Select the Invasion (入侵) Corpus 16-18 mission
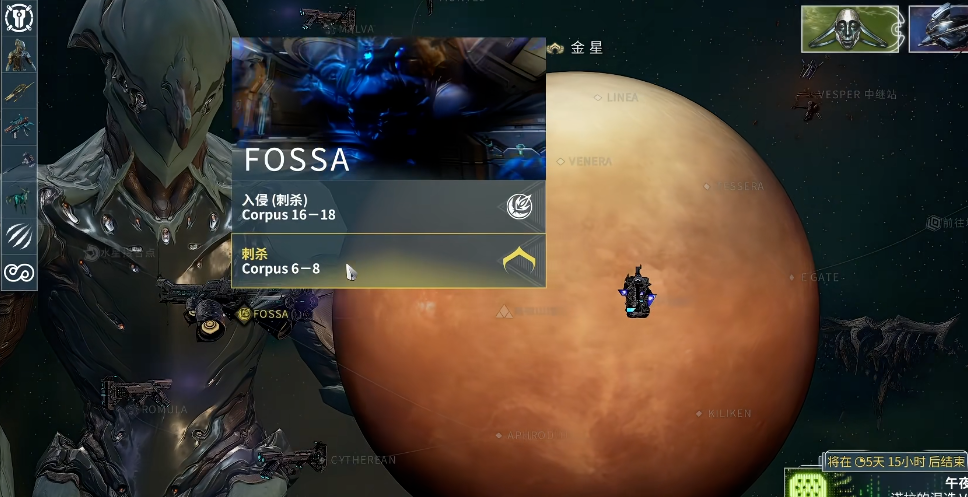968x497 pixels. pos(388,207)
